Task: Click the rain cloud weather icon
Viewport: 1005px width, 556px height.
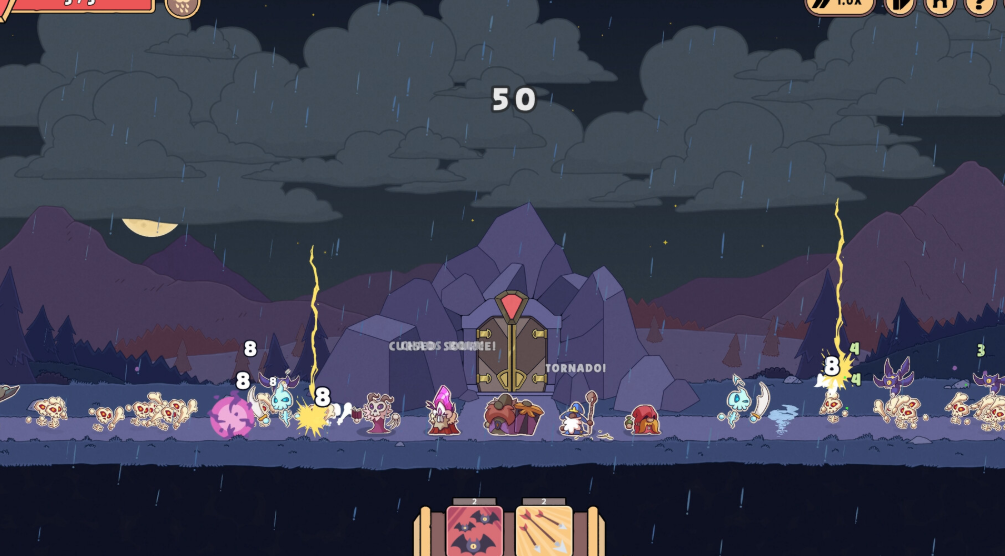Action: [182, 5]
